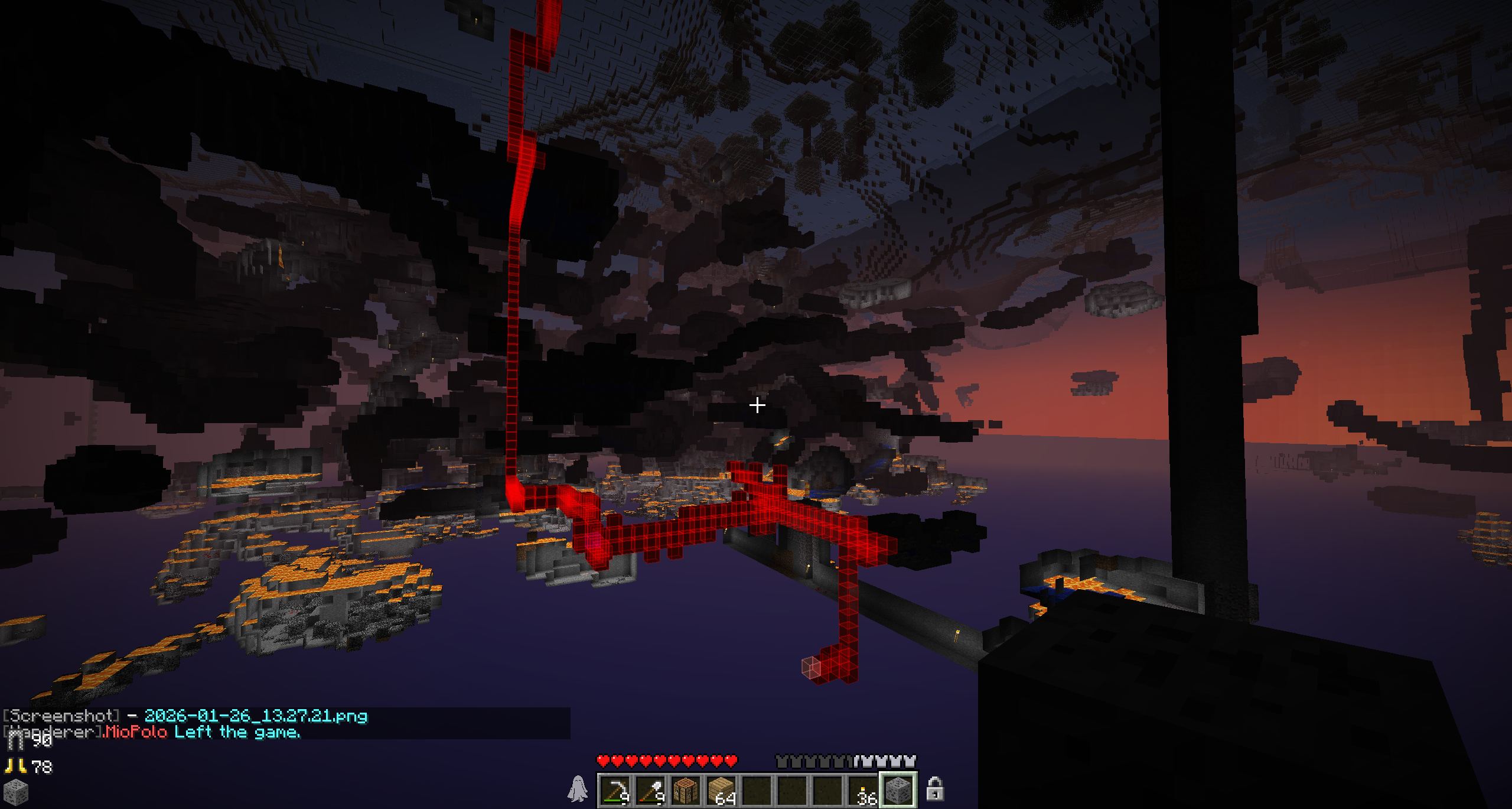The height and width of the screenshot is (809, 1512).
Task: Click the ghost icon left of hotbar
Action: [578, 789]
